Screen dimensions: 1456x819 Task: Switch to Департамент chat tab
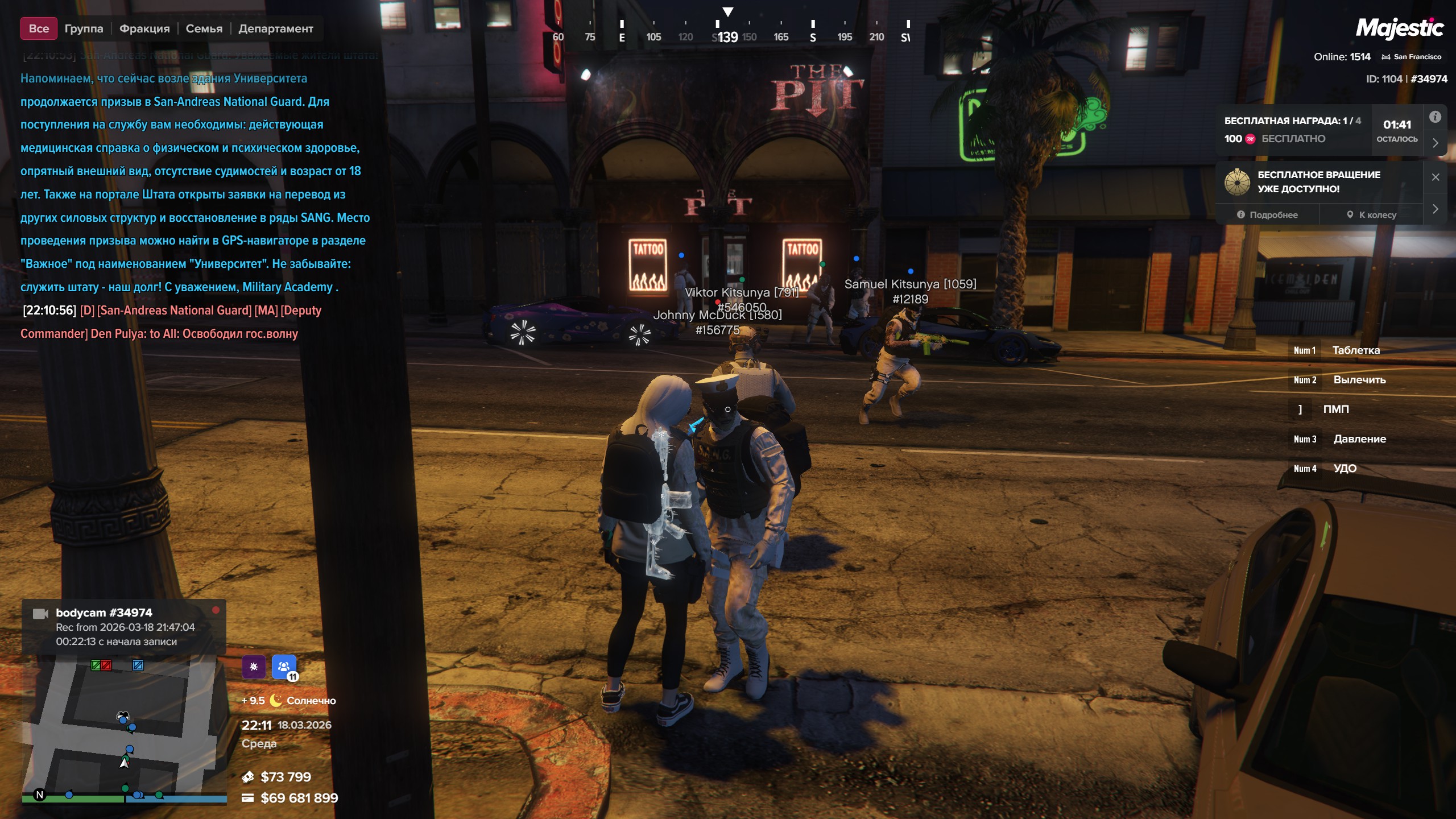point(275,28)
